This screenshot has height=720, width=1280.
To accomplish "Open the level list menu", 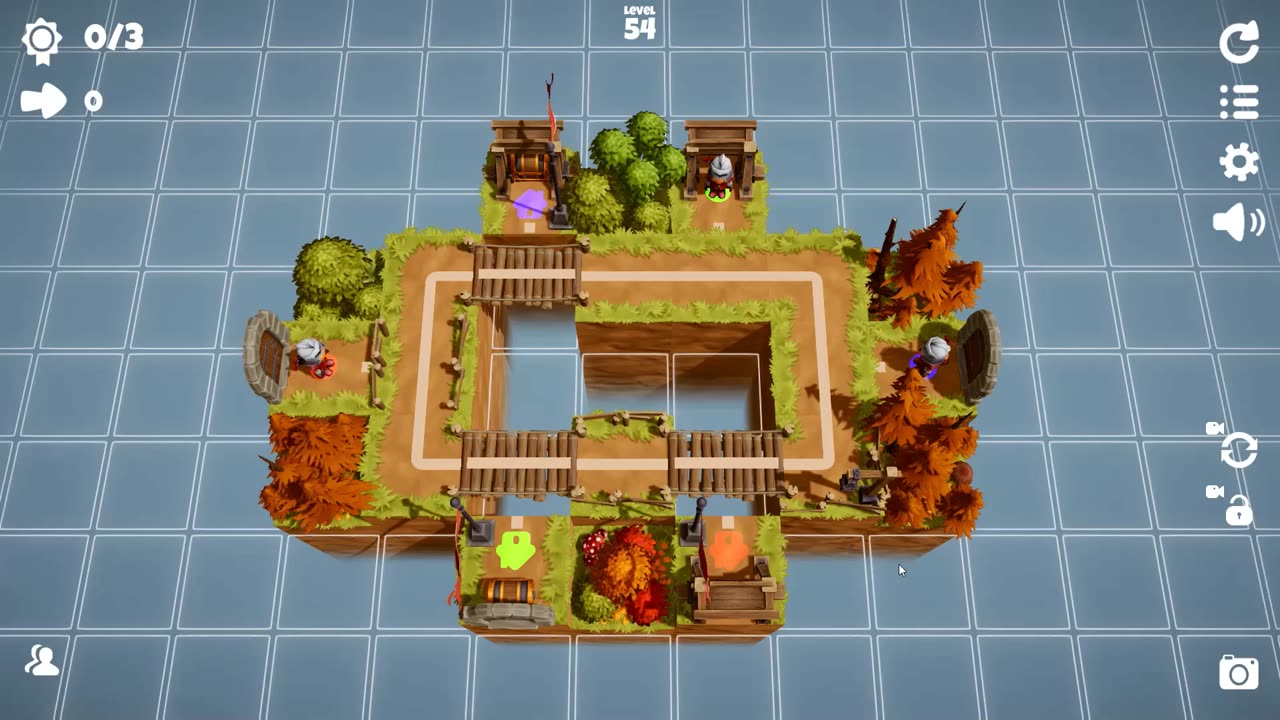I will (1239, 102).
